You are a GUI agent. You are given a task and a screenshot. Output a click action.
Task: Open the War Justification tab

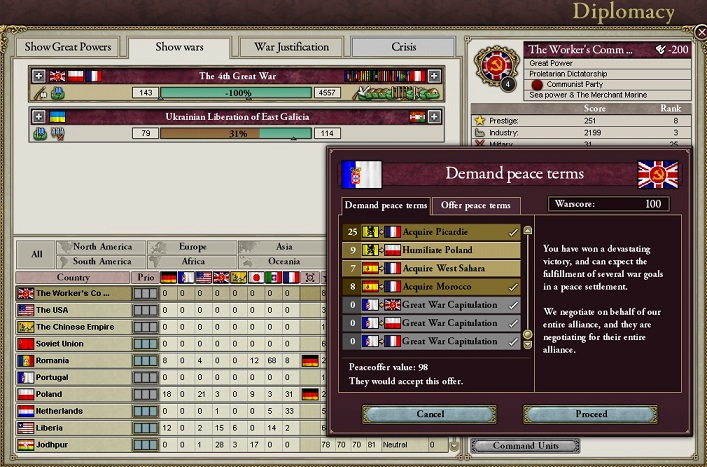[x=292, y=47]
